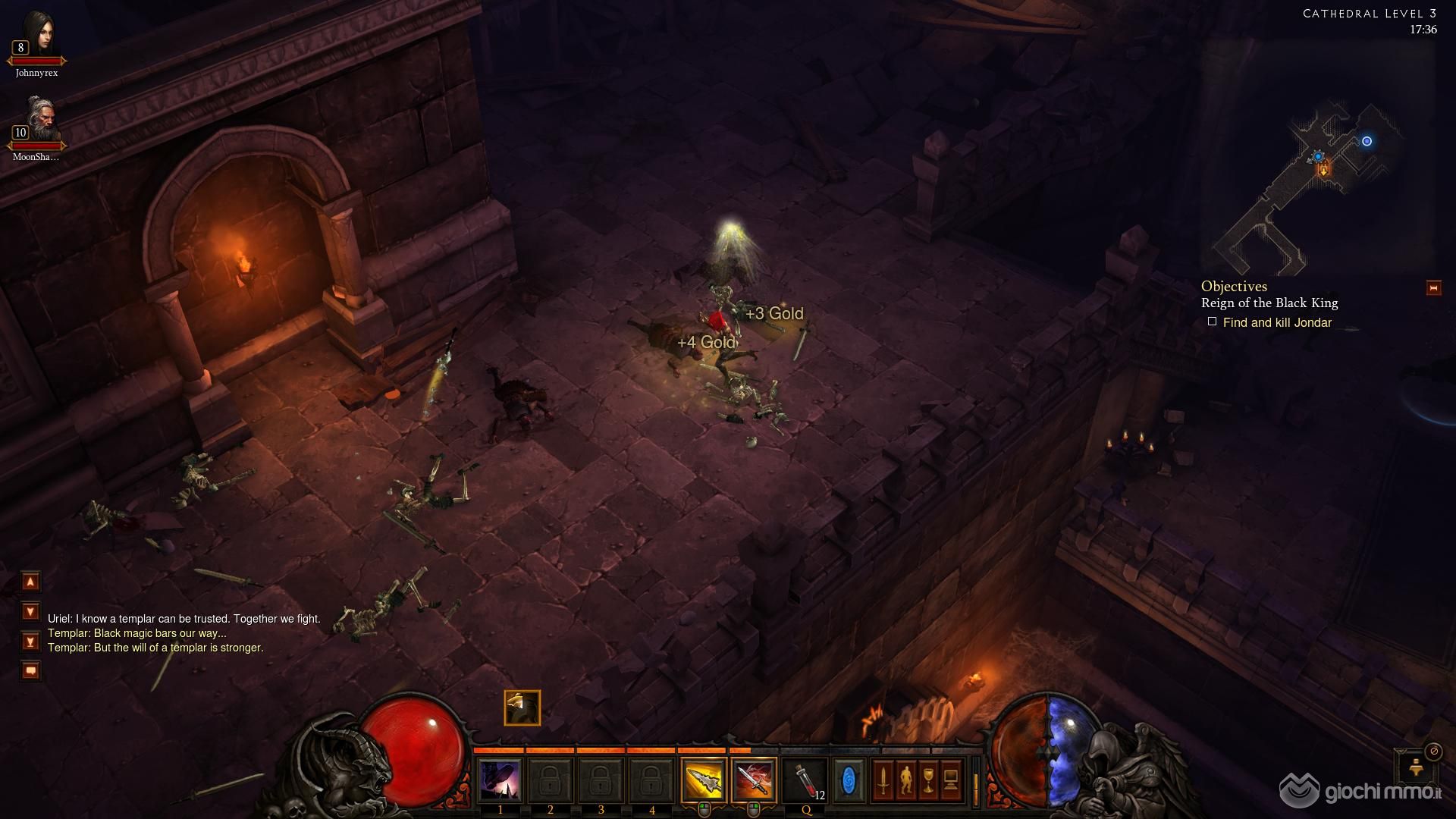Click the helmet buff icon above hotbar
This screenshot has height=819, width=1456.
tap(522, 708)
